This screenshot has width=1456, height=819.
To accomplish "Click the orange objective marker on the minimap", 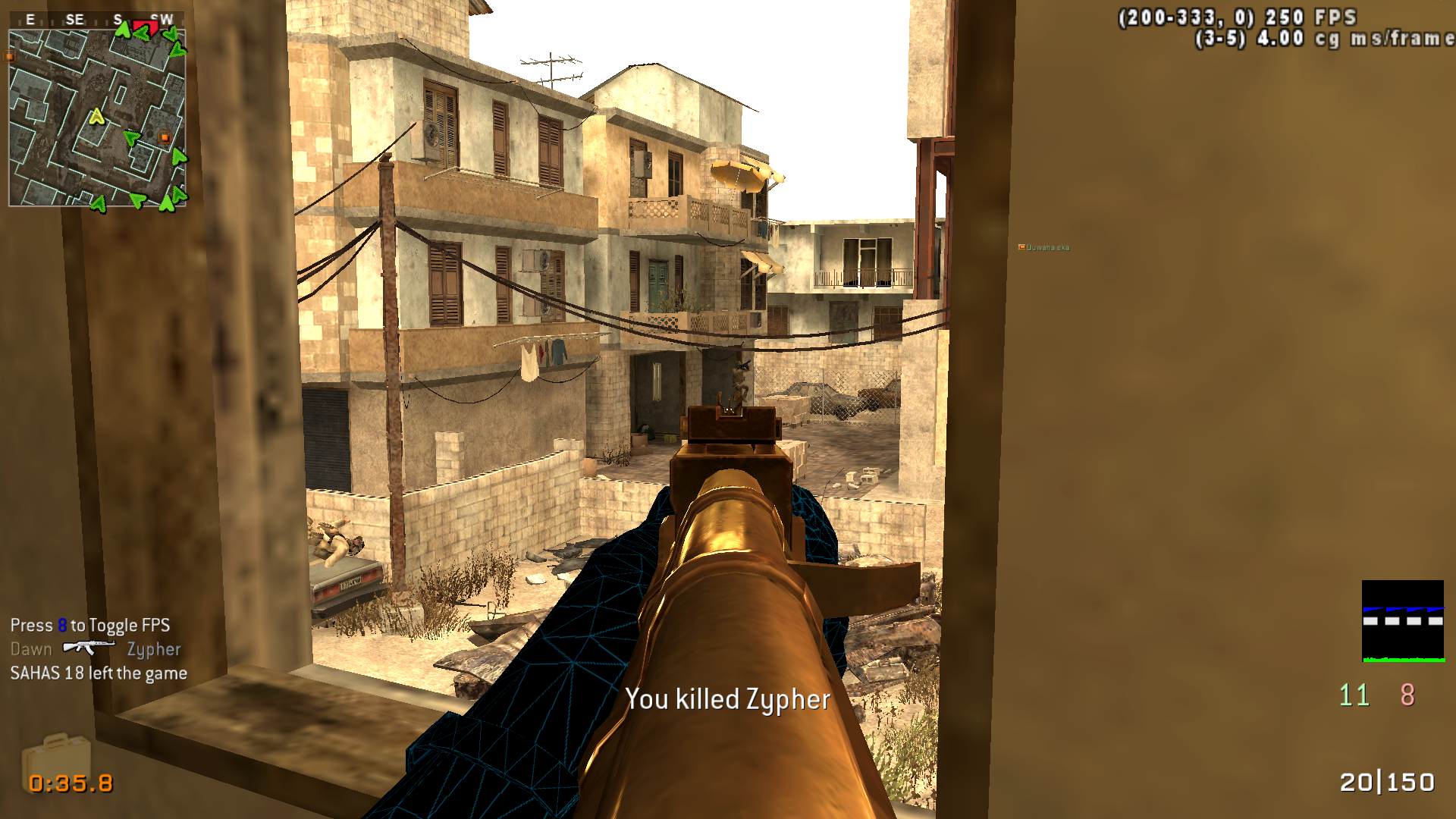I will (165, 137).
